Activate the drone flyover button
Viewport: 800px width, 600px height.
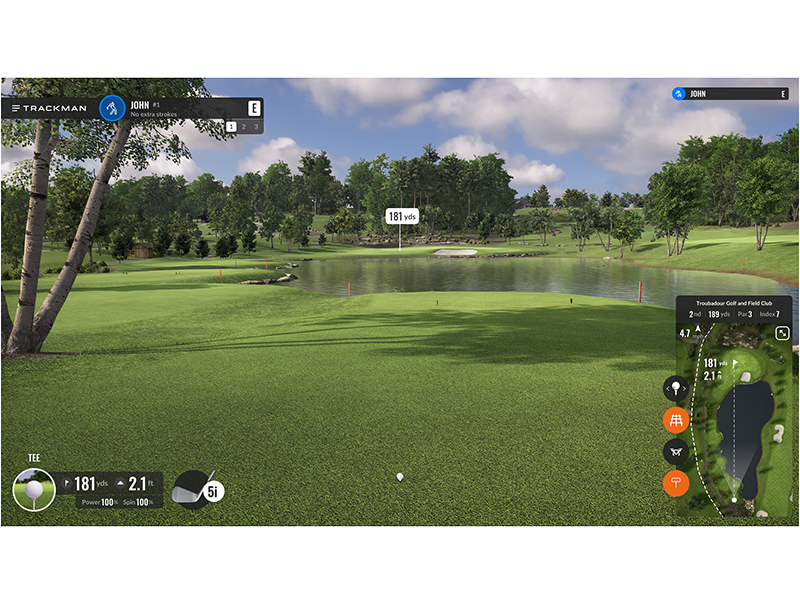coord(676,452)
